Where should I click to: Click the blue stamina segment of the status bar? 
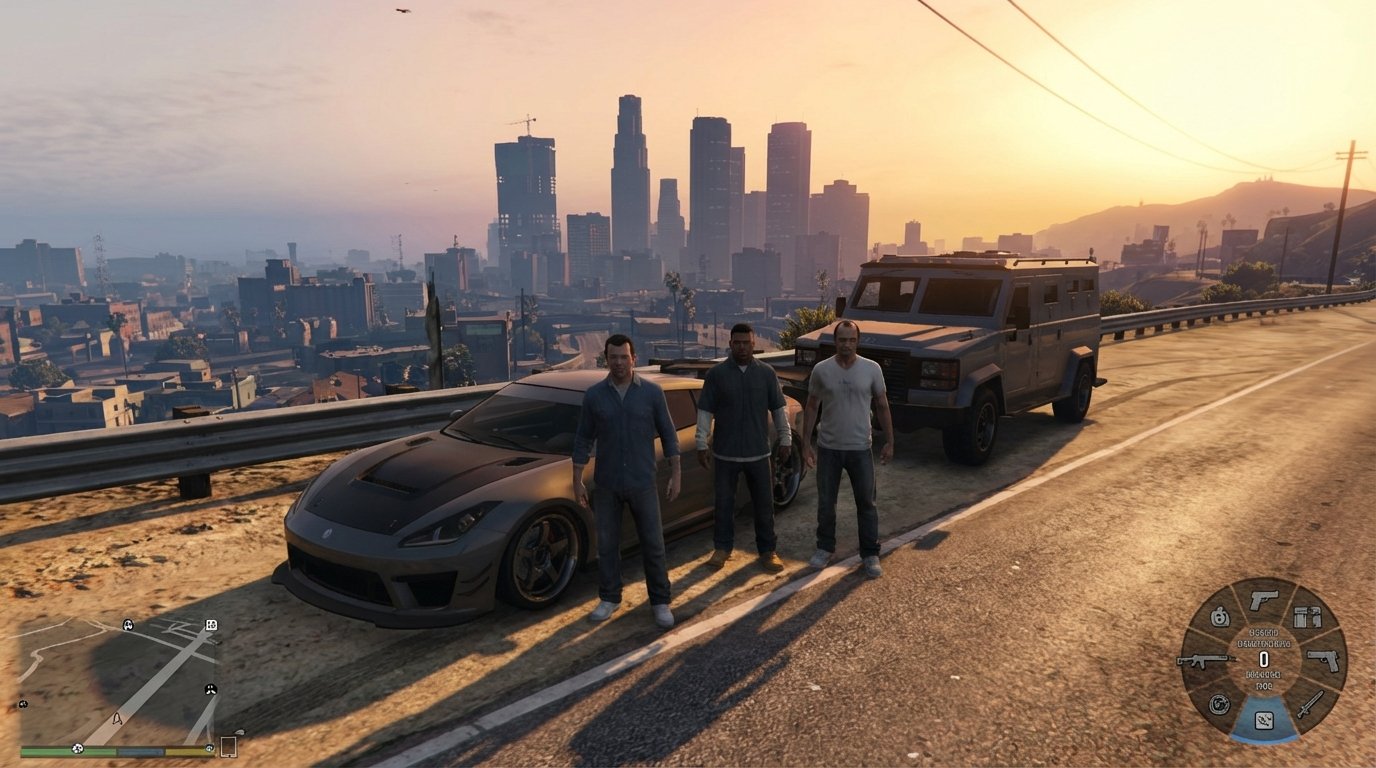140,750
